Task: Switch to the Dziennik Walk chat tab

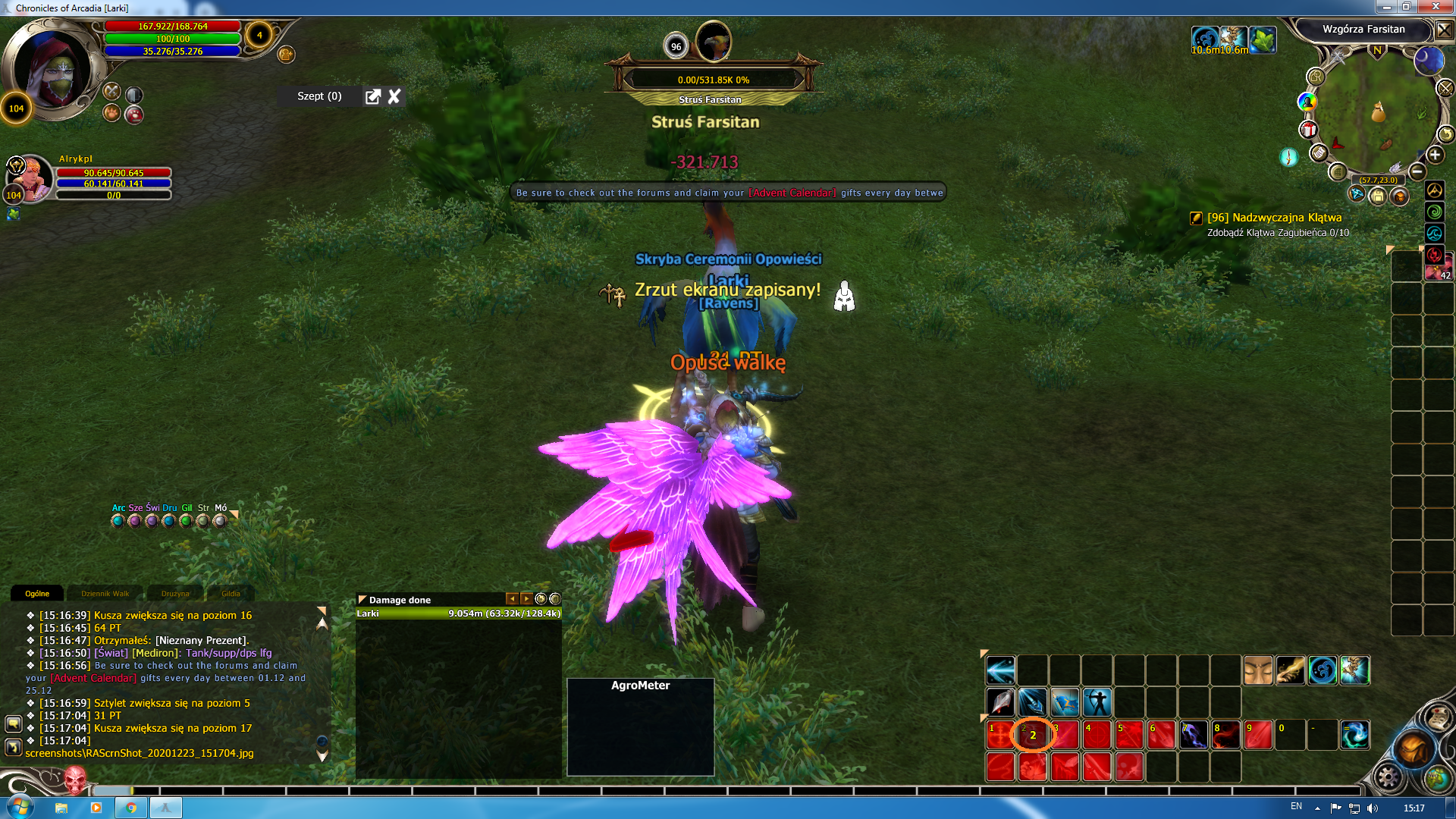Action: 105,594
